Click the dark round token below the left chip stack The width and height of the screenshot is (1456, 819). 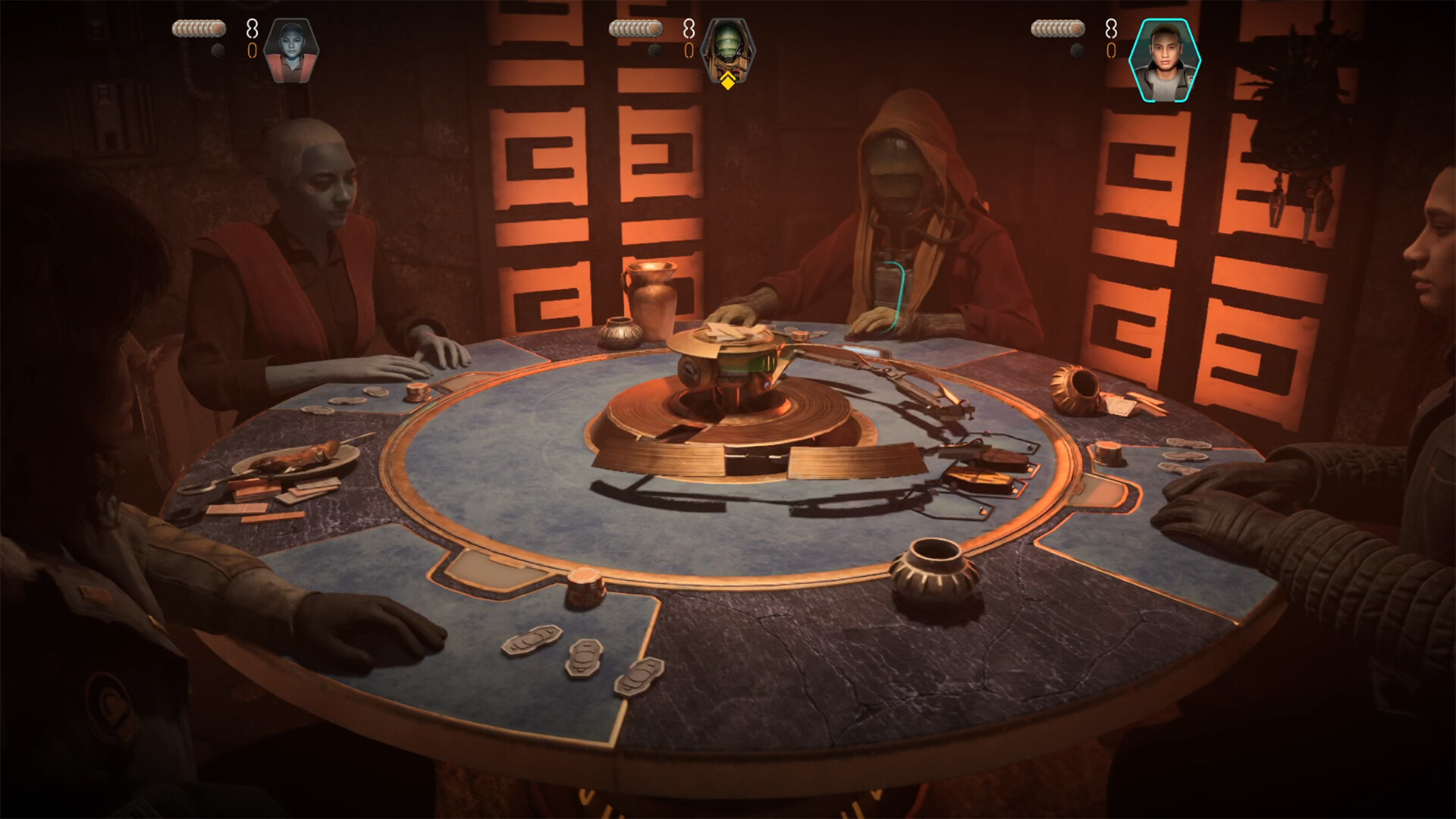[218, 51]
